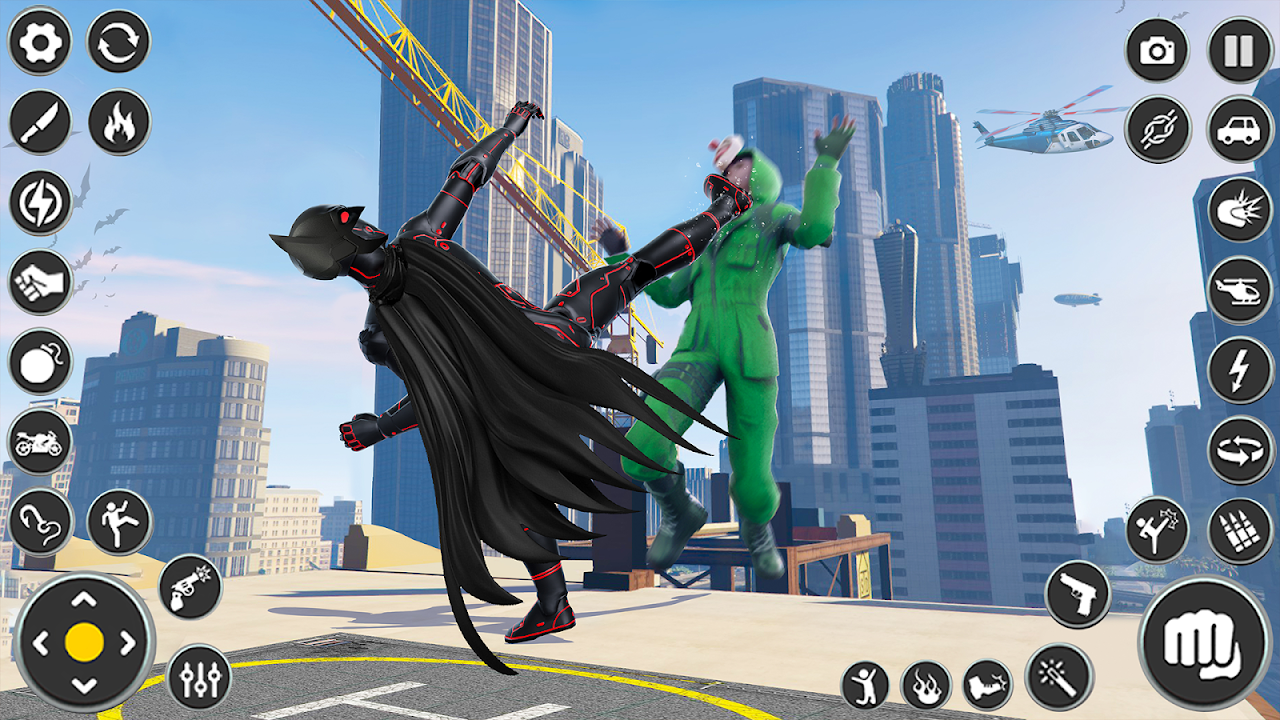Select the knife weapon icon
1280x720 pixels.
click(x=39, y=122)
